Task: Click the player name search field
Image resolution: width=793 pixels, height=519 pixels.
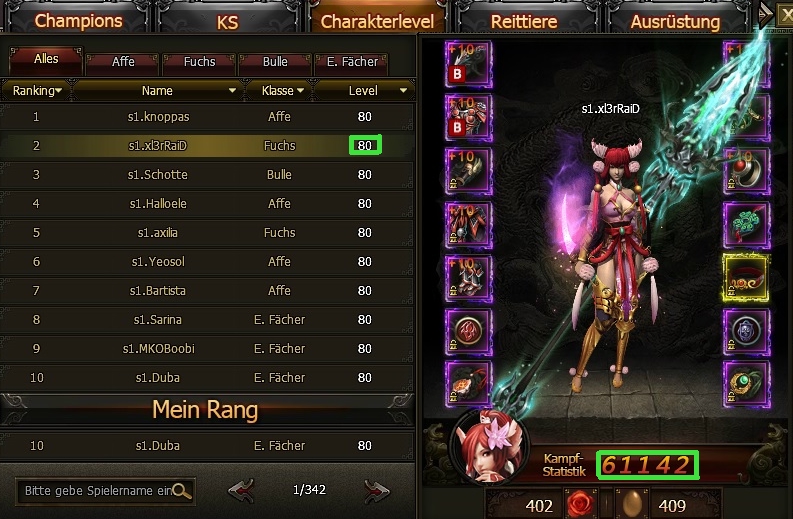Action: (x=97, y=491)
